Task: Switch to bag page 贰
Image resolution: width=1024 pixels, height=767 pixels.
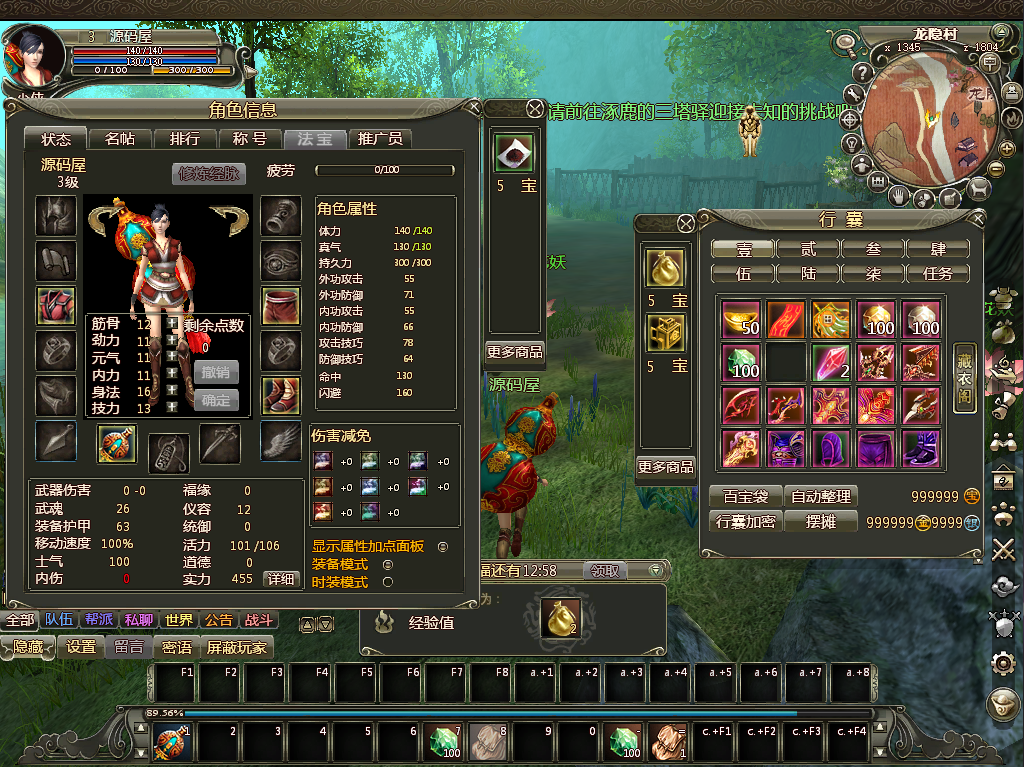Action: click(x=808, y=248)
